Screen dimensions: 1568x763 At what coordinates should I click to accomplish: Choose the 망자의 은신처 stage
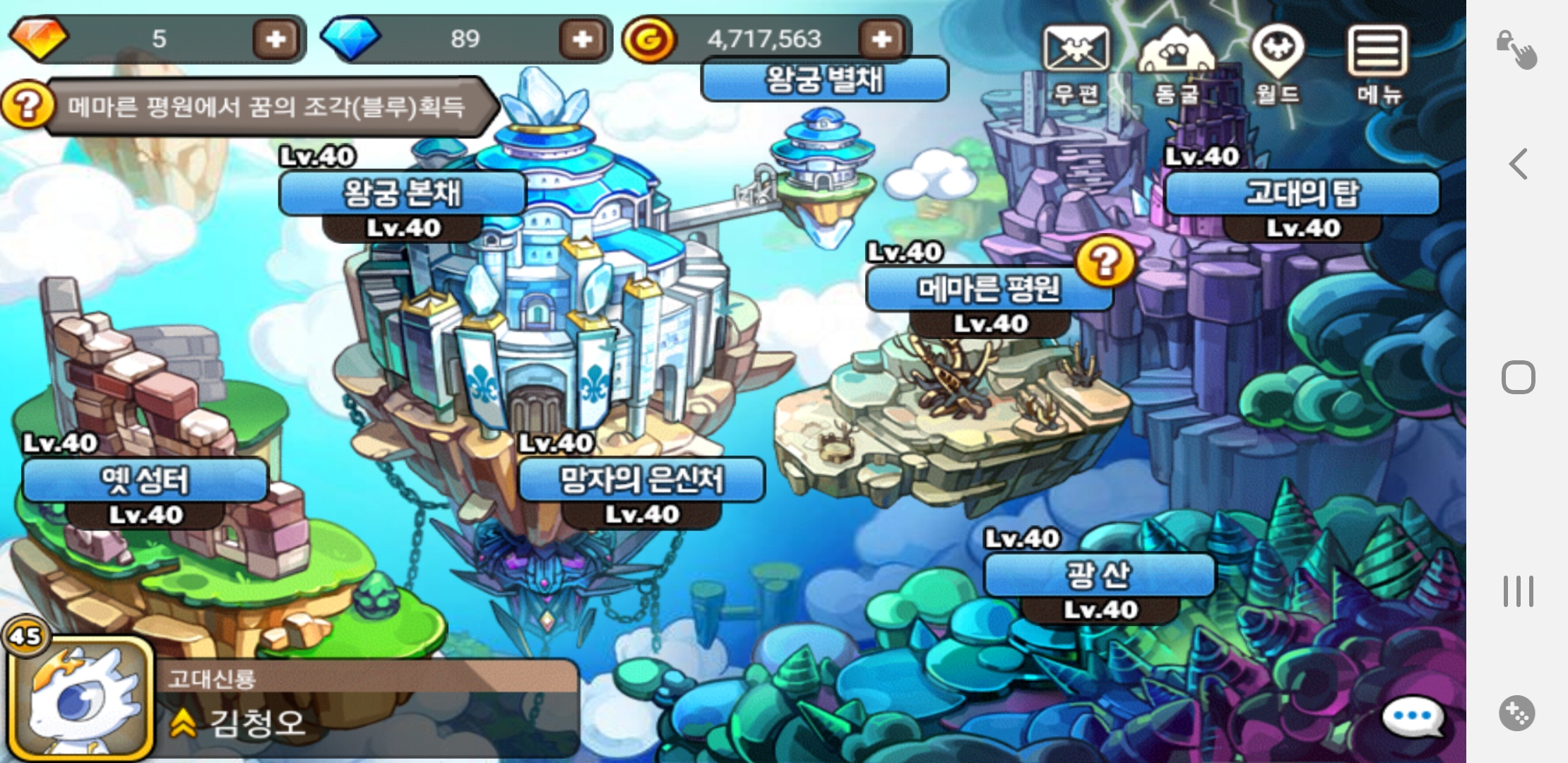pos(641,480)
